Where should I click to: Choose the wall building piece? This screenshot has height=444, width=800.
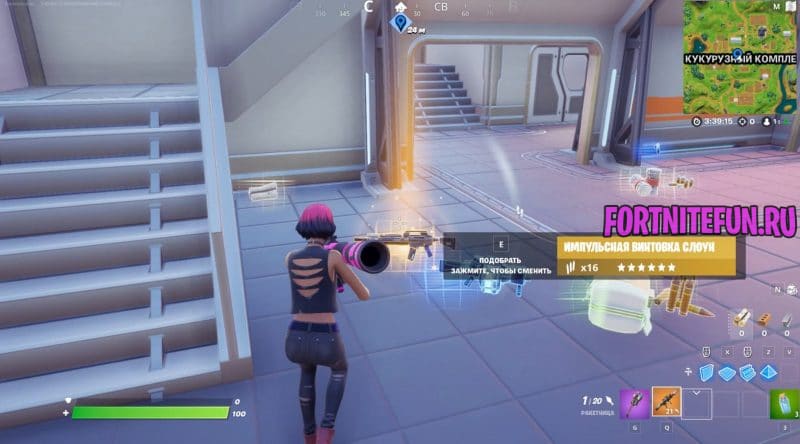click(708, 372)
